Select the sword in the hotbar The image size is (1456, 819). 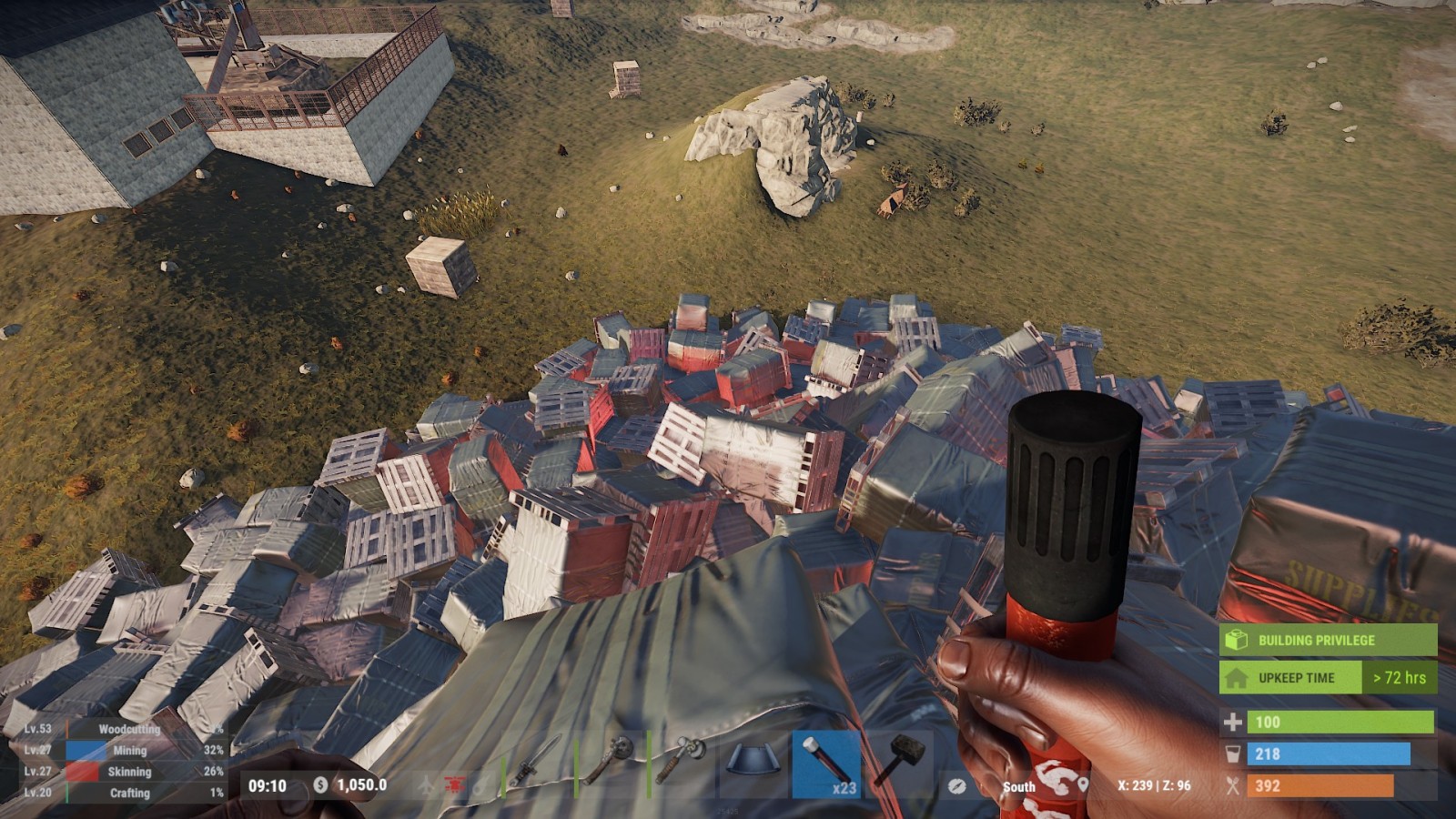[x=537, y=763]
